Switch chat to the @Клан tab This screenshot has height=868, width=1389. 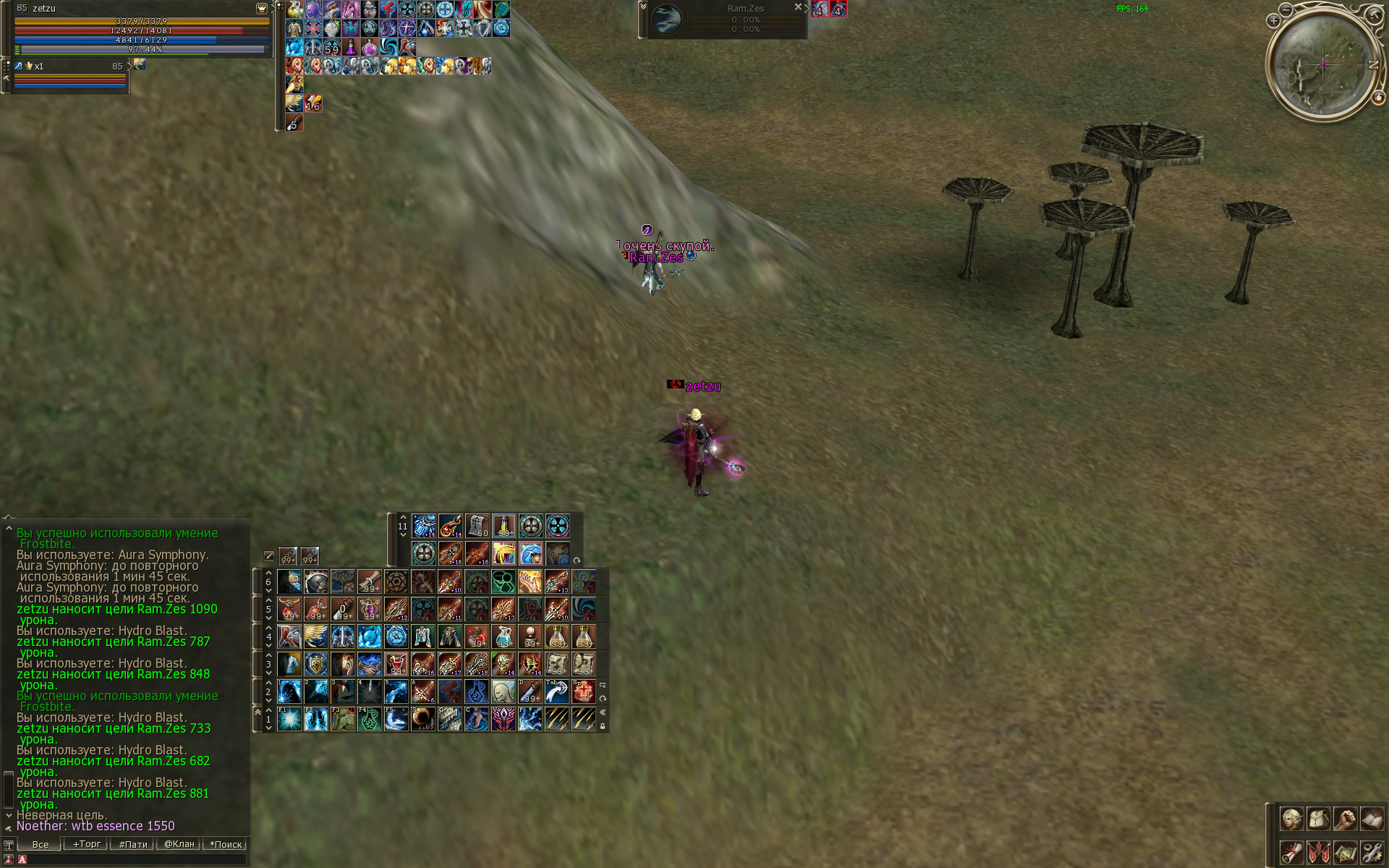tap(179, 844)
